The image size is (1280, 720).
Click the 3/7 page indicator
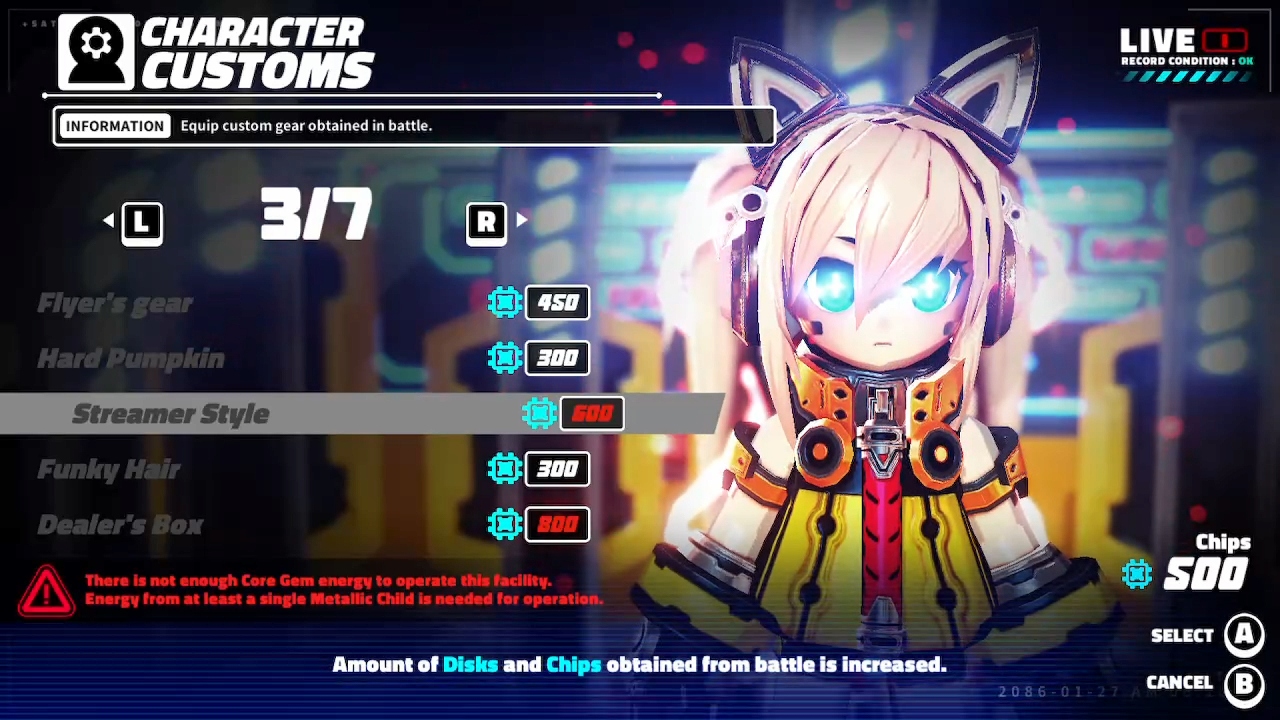[x=315, y=213]
